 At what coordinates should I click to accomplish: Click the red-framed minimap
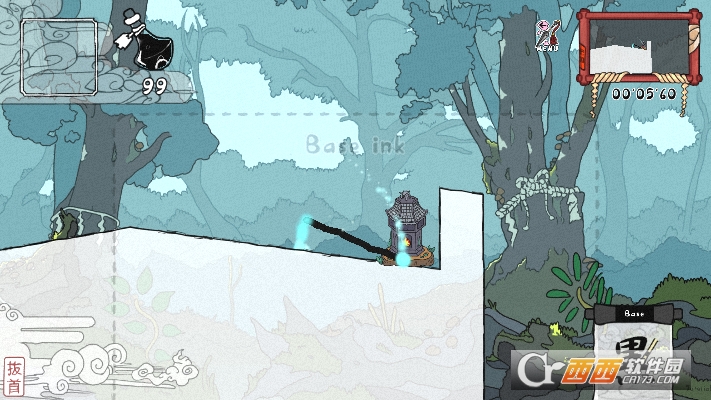click(637, 46)
